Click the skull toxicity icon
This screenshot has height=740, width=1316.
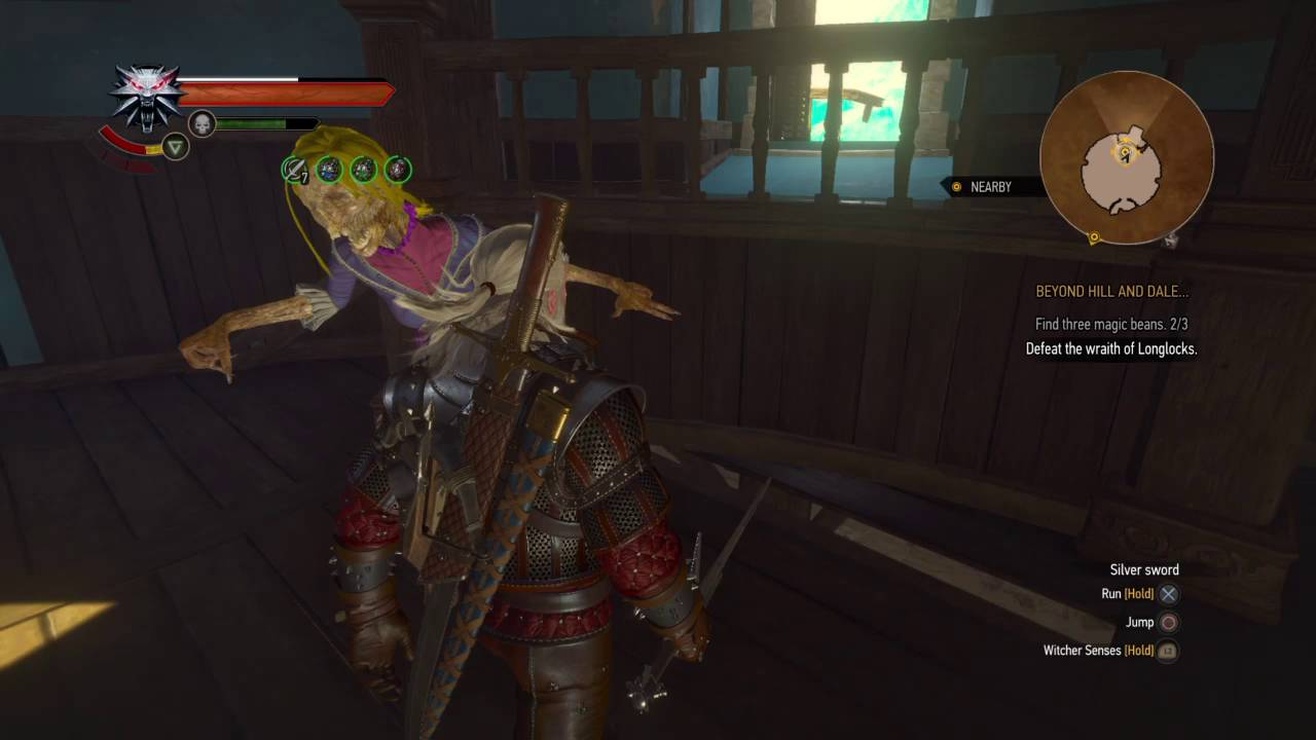pos(202,124)
